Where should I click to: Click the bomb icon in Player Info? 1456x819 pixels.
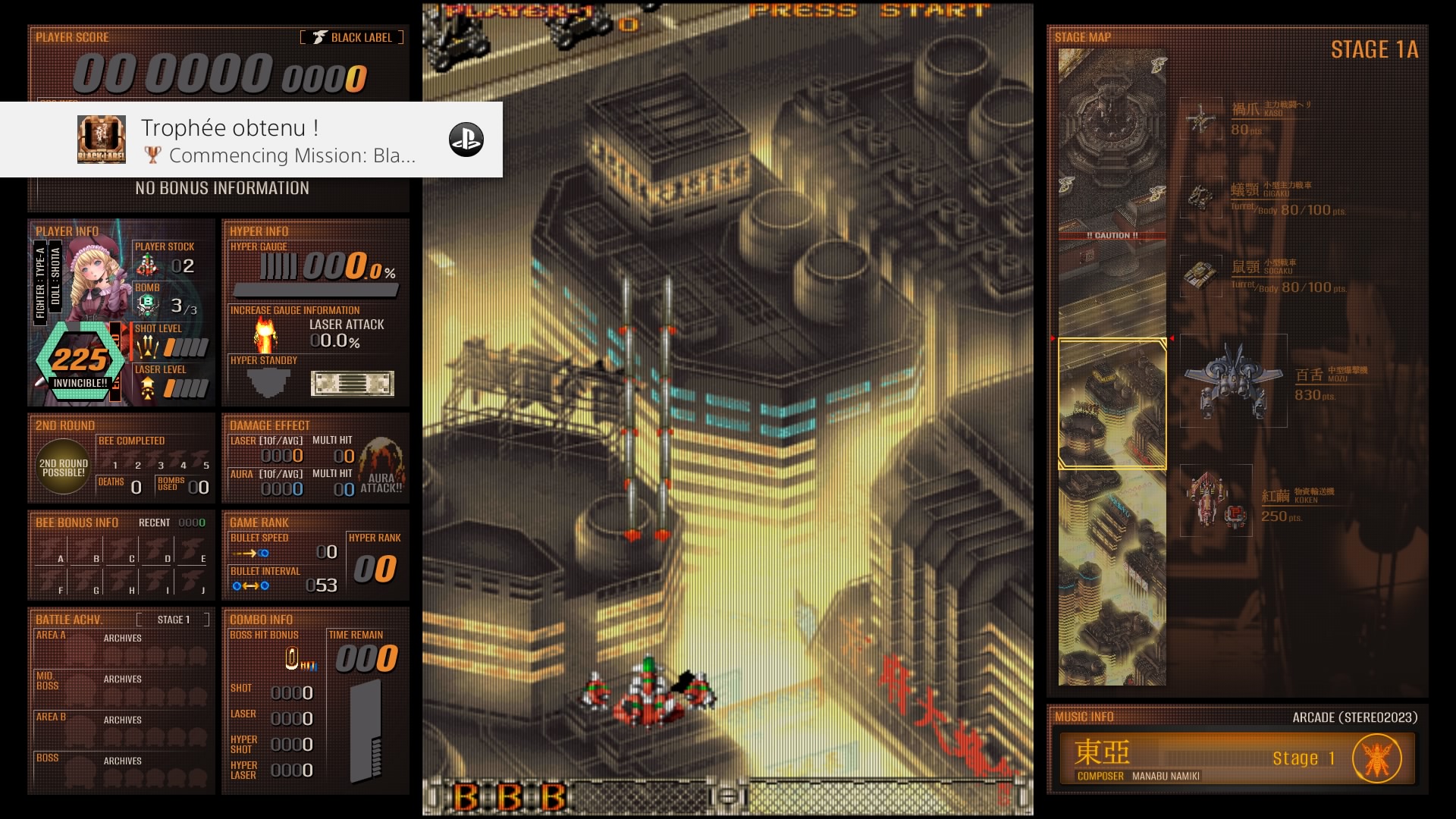(x=147, y=305)
